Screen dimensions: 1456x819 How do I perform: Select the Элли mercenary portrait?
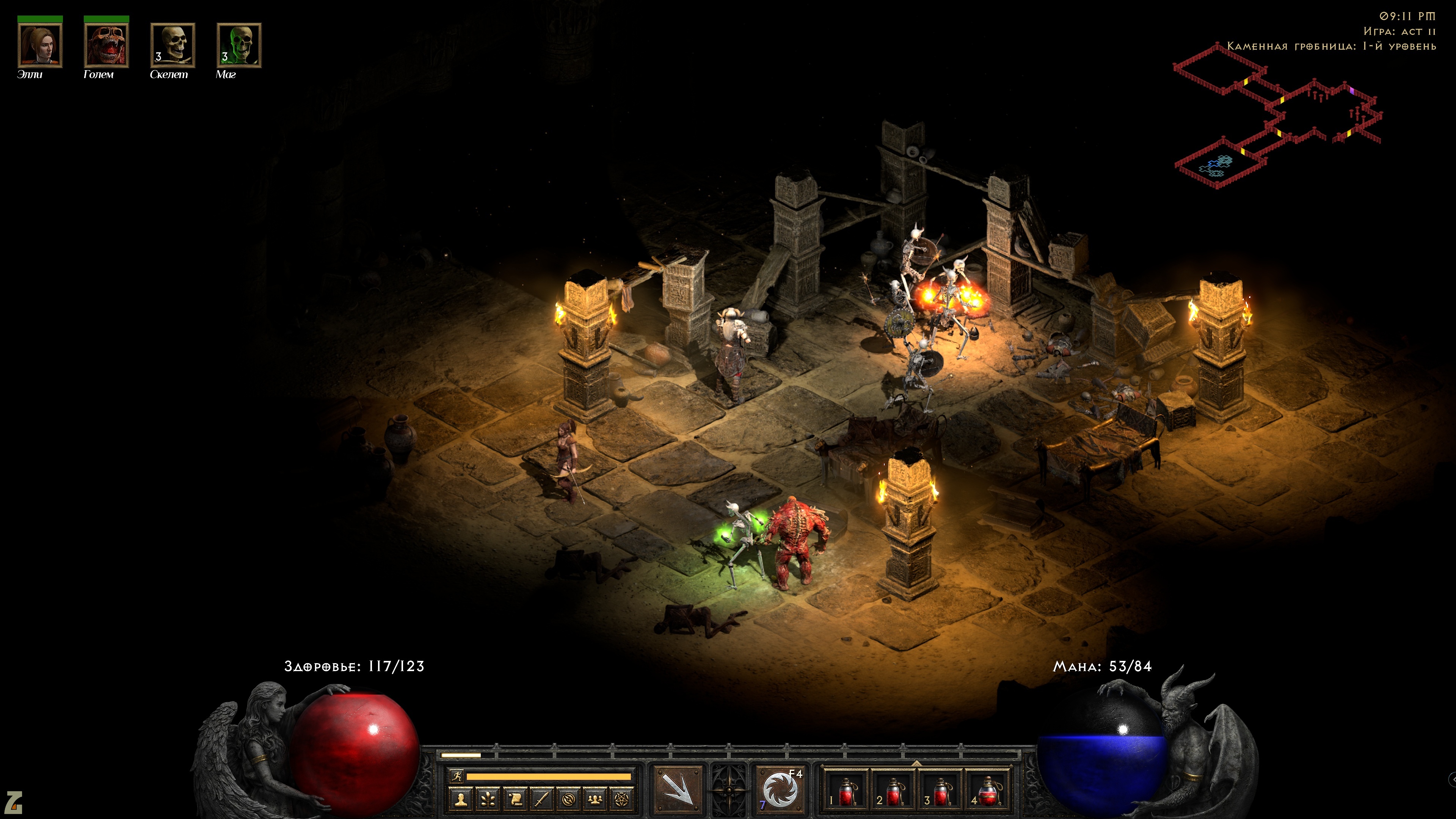[x=39, y=45]
